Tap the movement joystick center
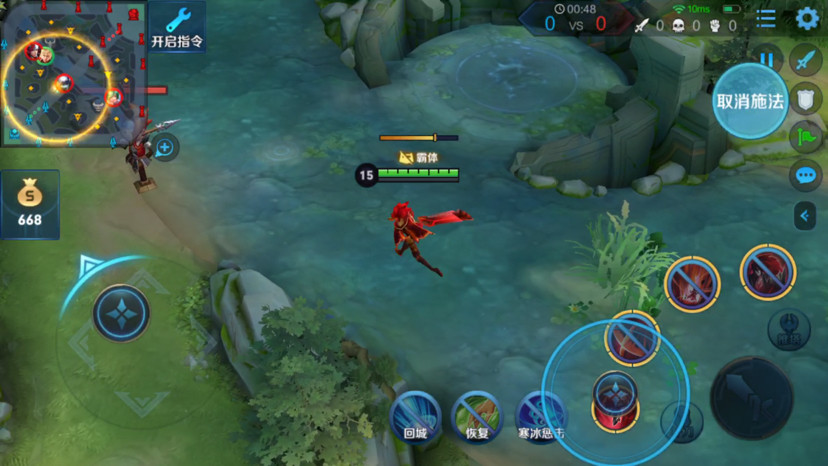The height and width of the screenshot is (466, 828). coord(121,313)
